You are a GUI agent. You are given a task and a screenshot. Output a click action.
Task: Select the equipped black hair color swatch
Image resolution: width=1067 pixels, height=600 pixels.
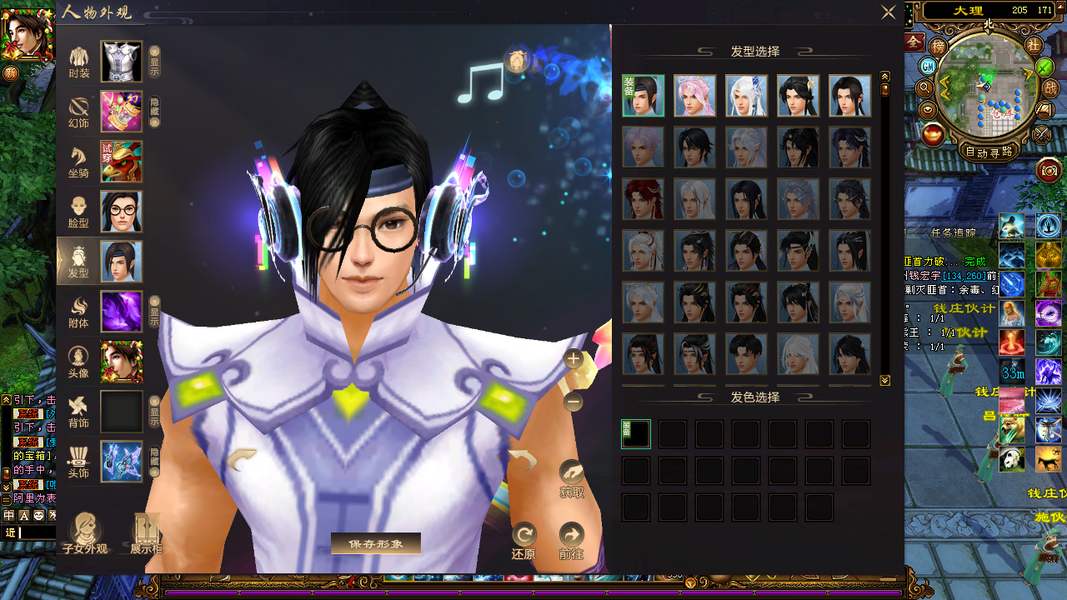[x=635, y=434]
